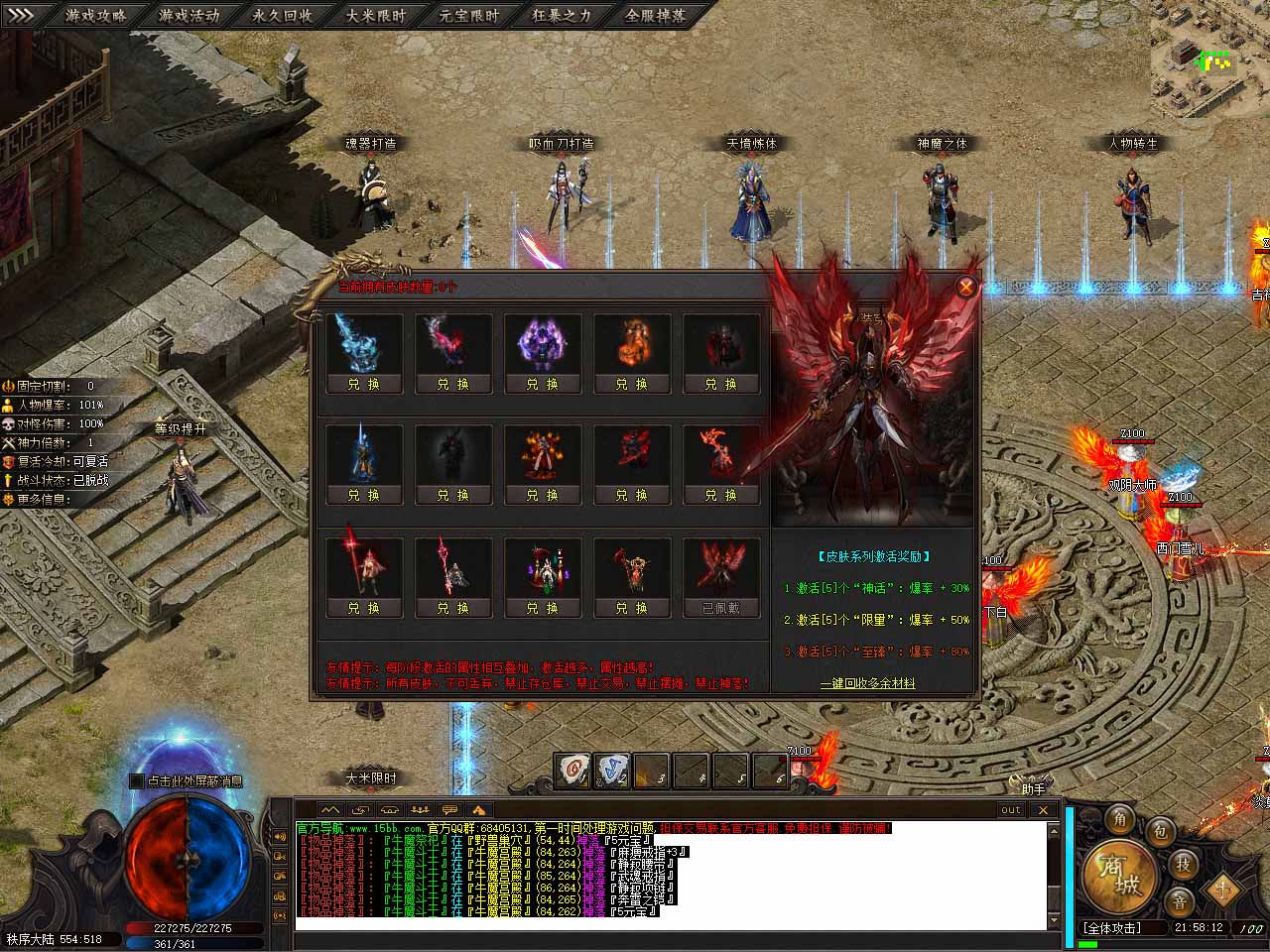This screenshot has width=1270, height=952.
Task: Open the bag 包 button
Action: [1159, 831]
